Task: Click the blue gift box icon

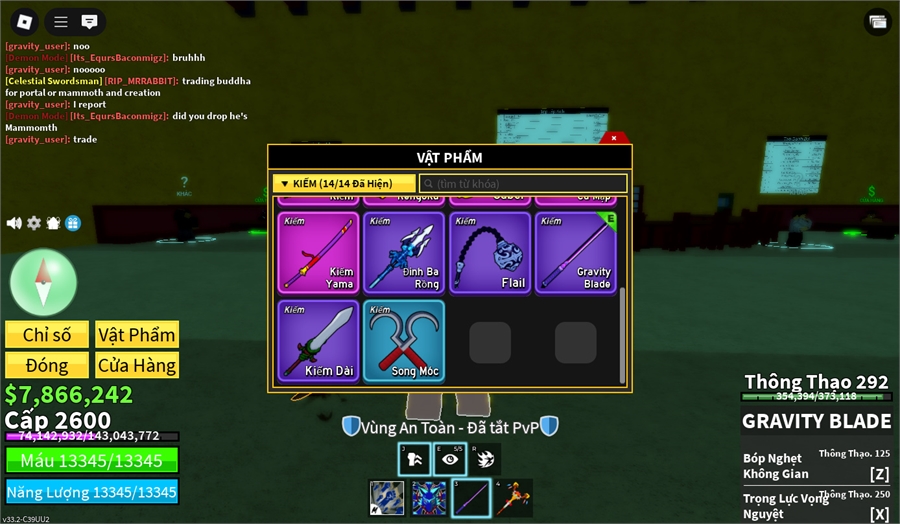Action: [x=73, y=223]
